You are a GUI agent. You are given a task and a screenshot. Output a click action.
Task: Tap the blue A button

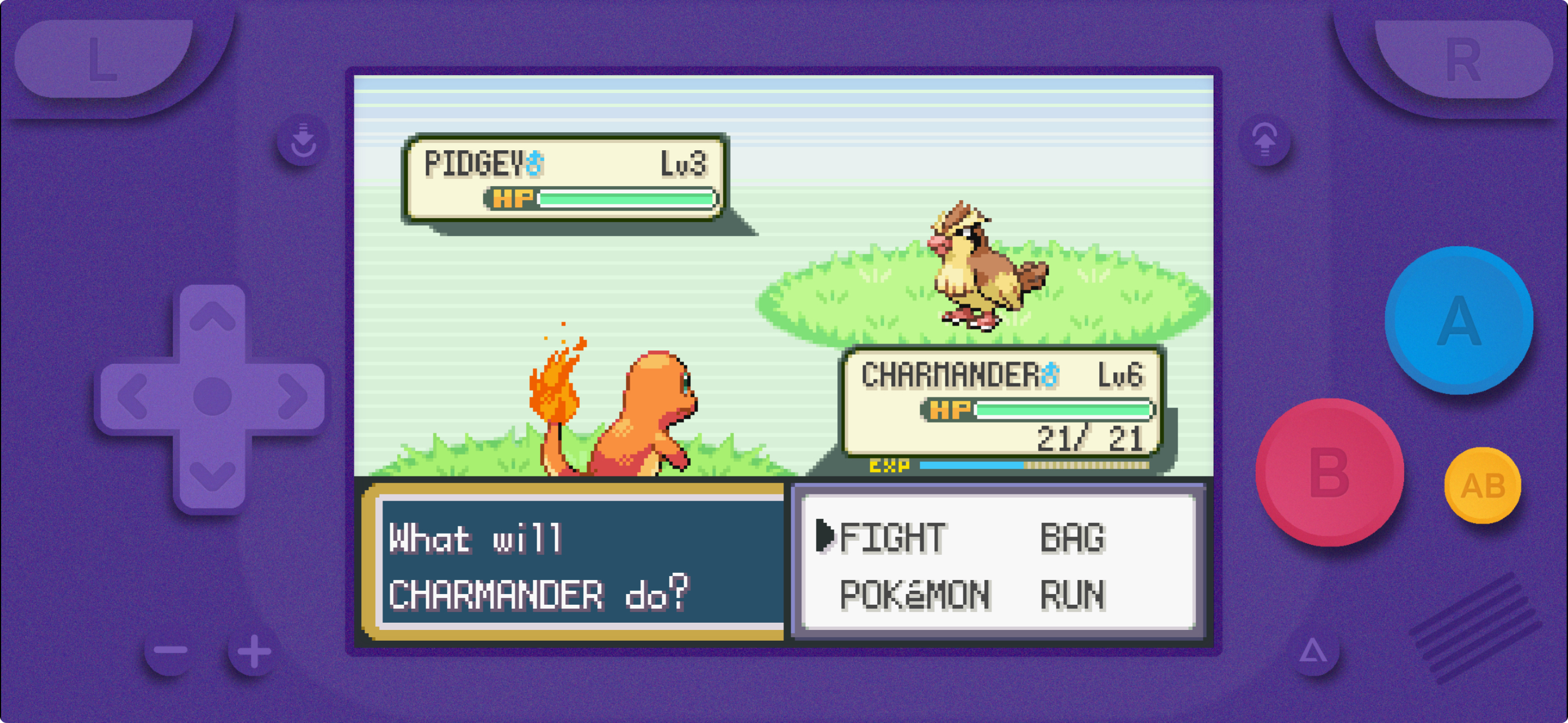pos(1459,321)
